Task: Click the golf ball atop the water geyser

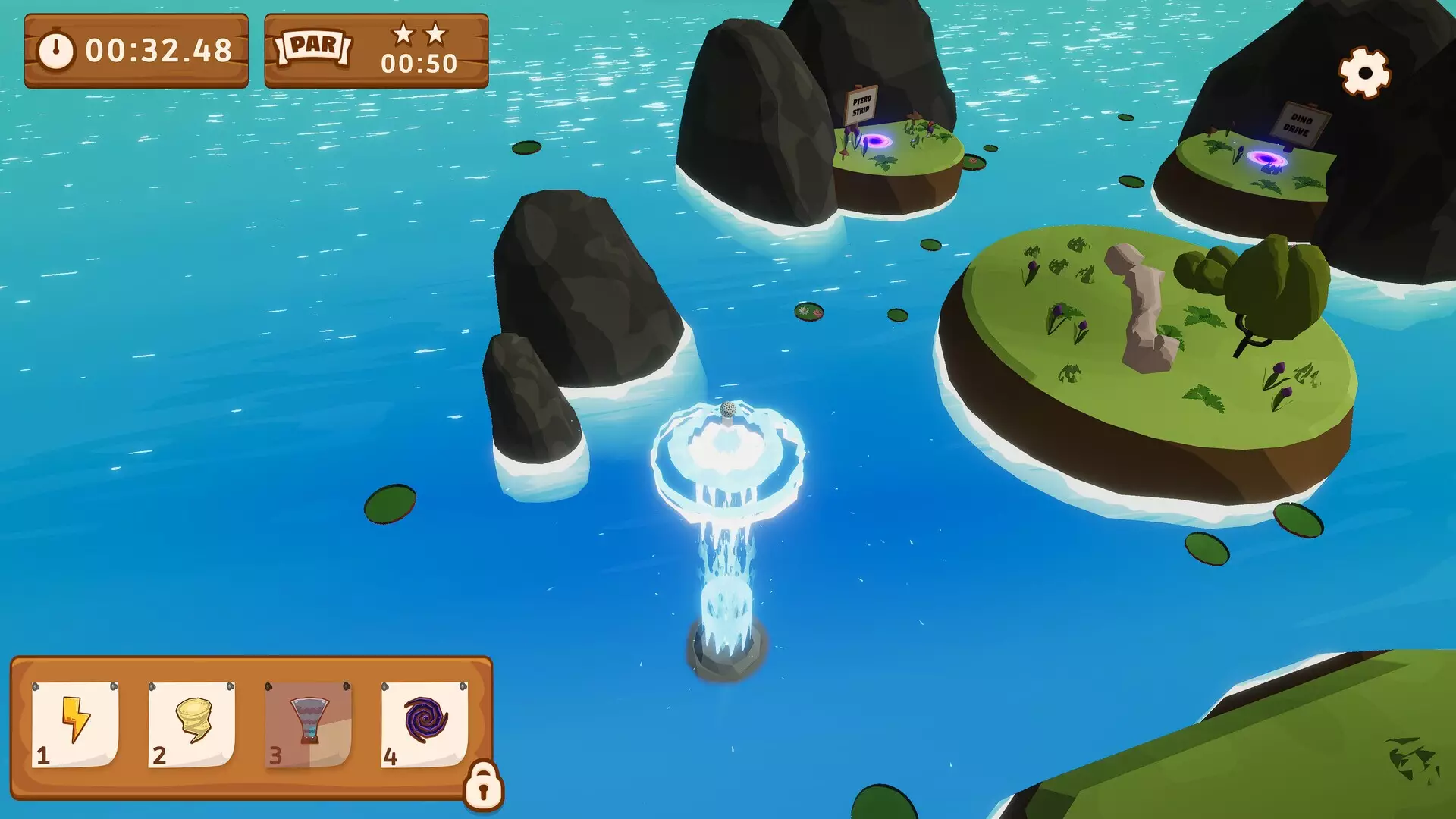Action: click(x=726, y=409)
